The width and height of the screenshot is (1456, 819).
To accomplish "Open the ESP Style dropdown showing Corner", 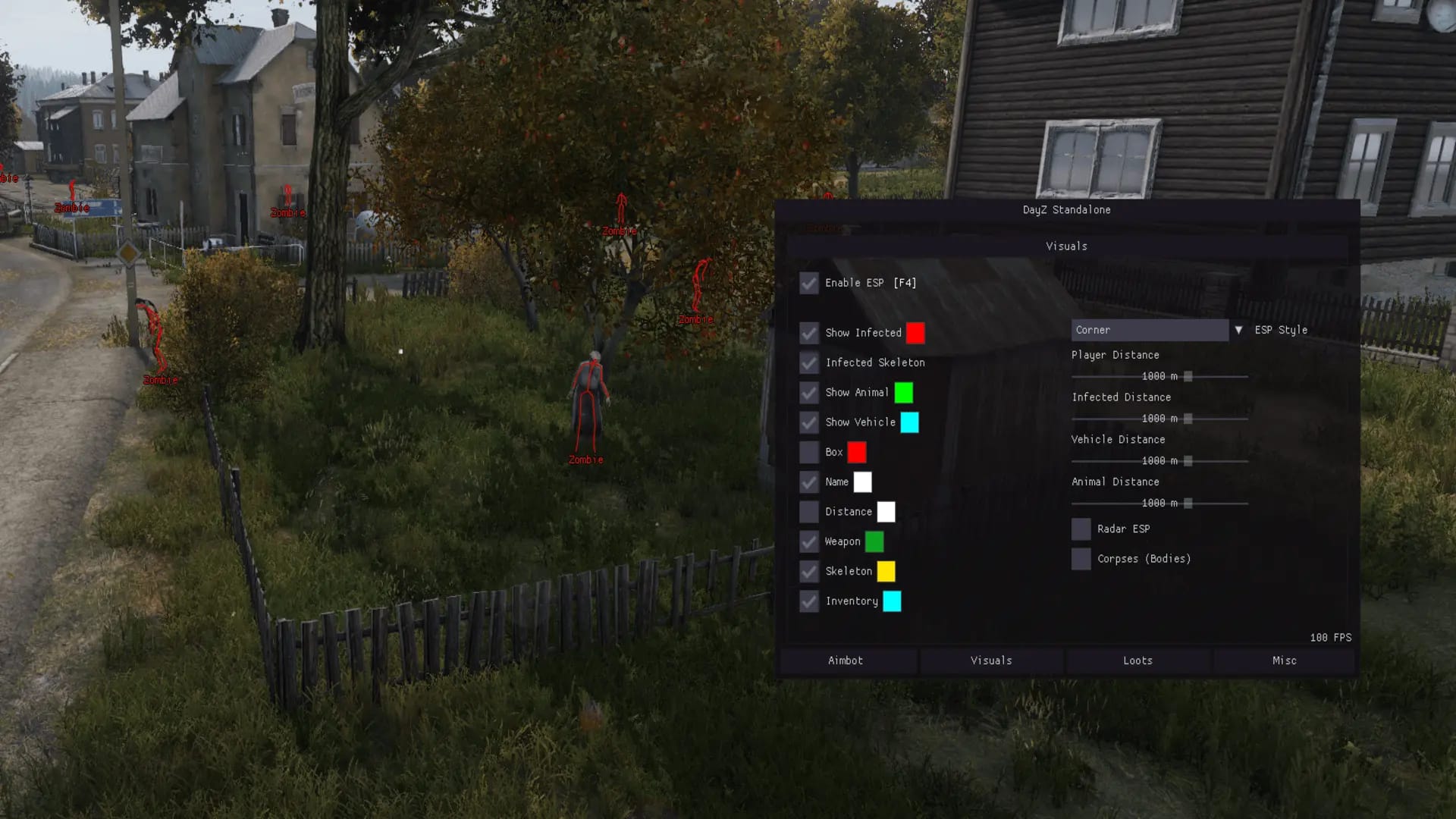I will coord(1149,330).
